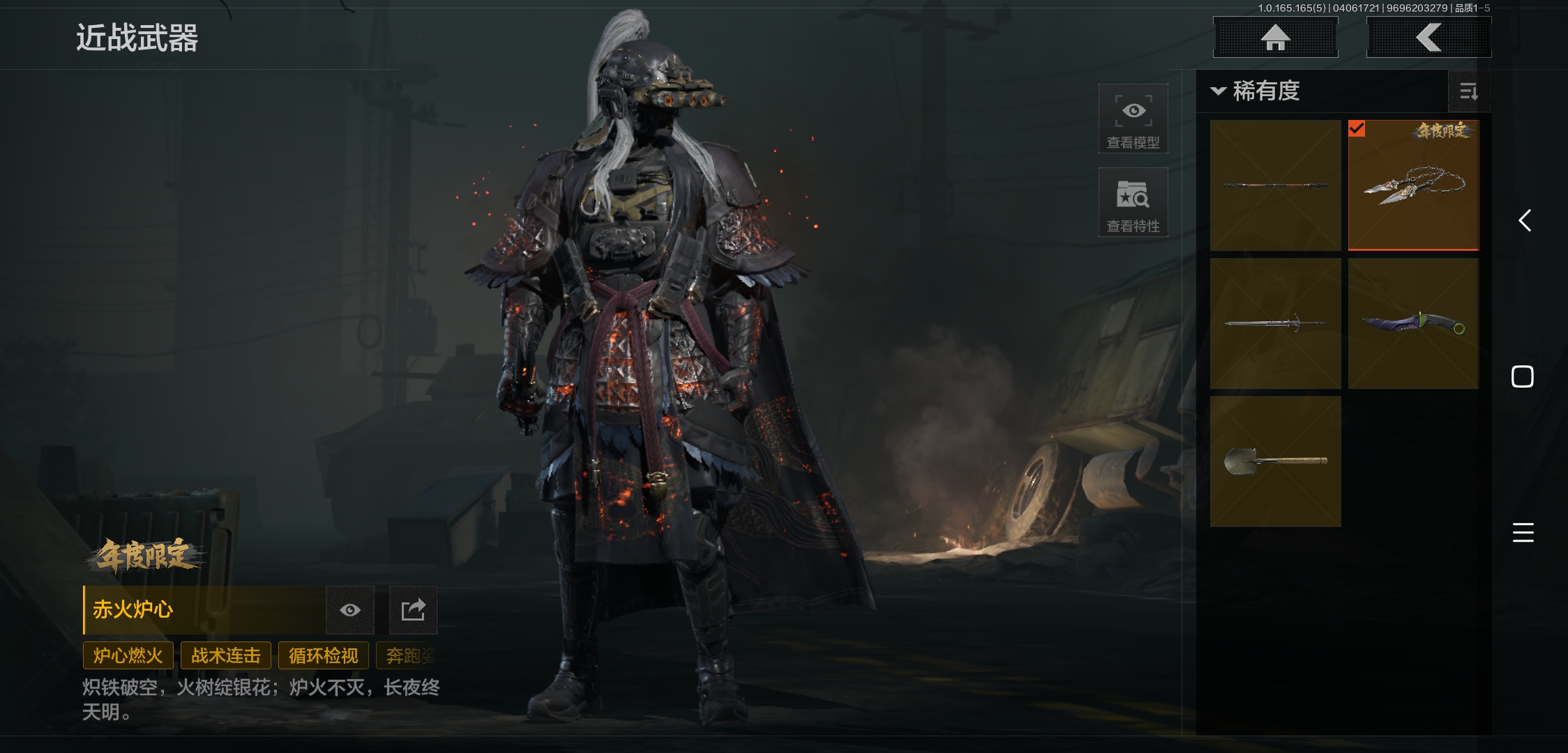
Task: Click the eye preview icon beside 赤火炉心
Action: pos(350,610)
